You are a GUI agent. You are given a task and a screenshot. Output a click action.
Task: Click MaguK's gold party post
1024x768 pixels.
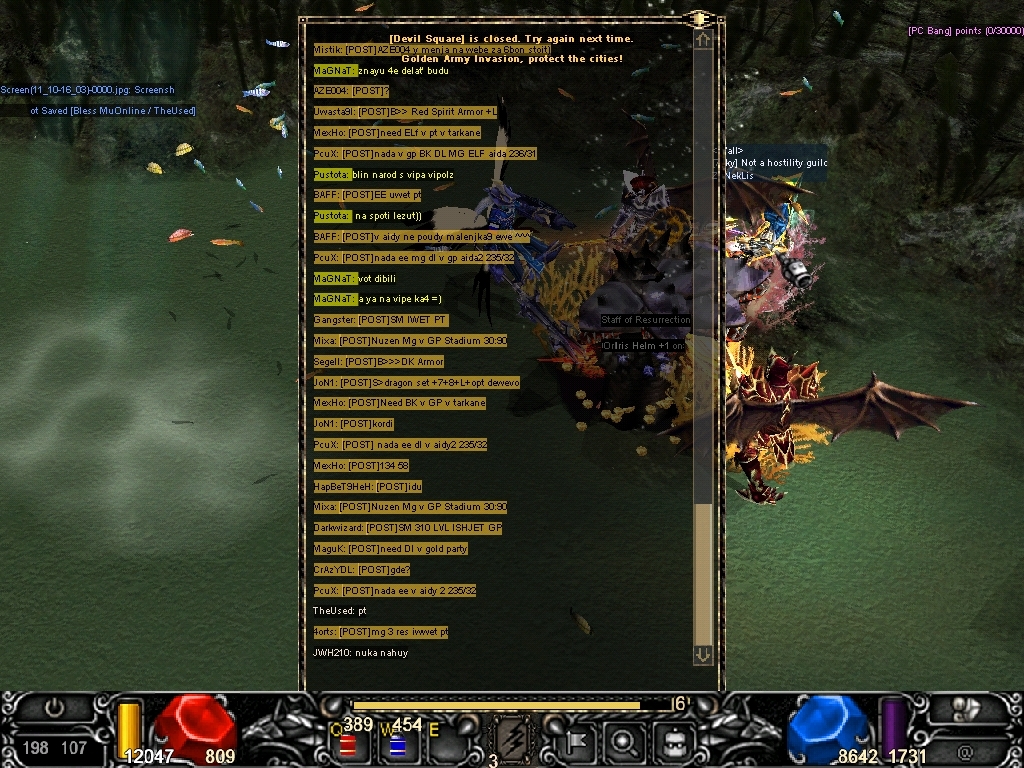[x=390, y=548]
